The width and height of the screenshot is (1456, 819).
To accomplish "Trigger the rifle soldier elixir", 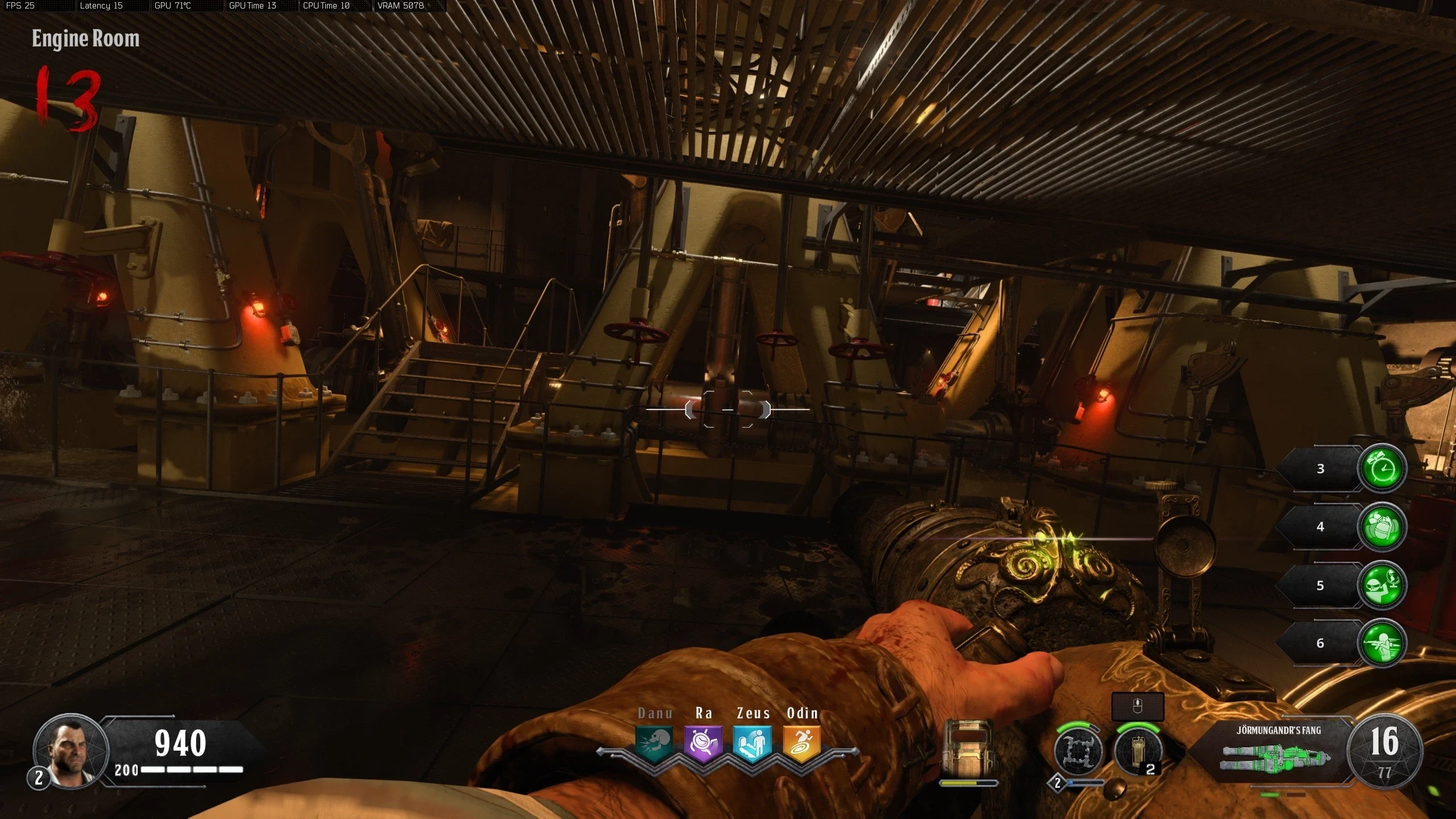I will pos(1381,643).
